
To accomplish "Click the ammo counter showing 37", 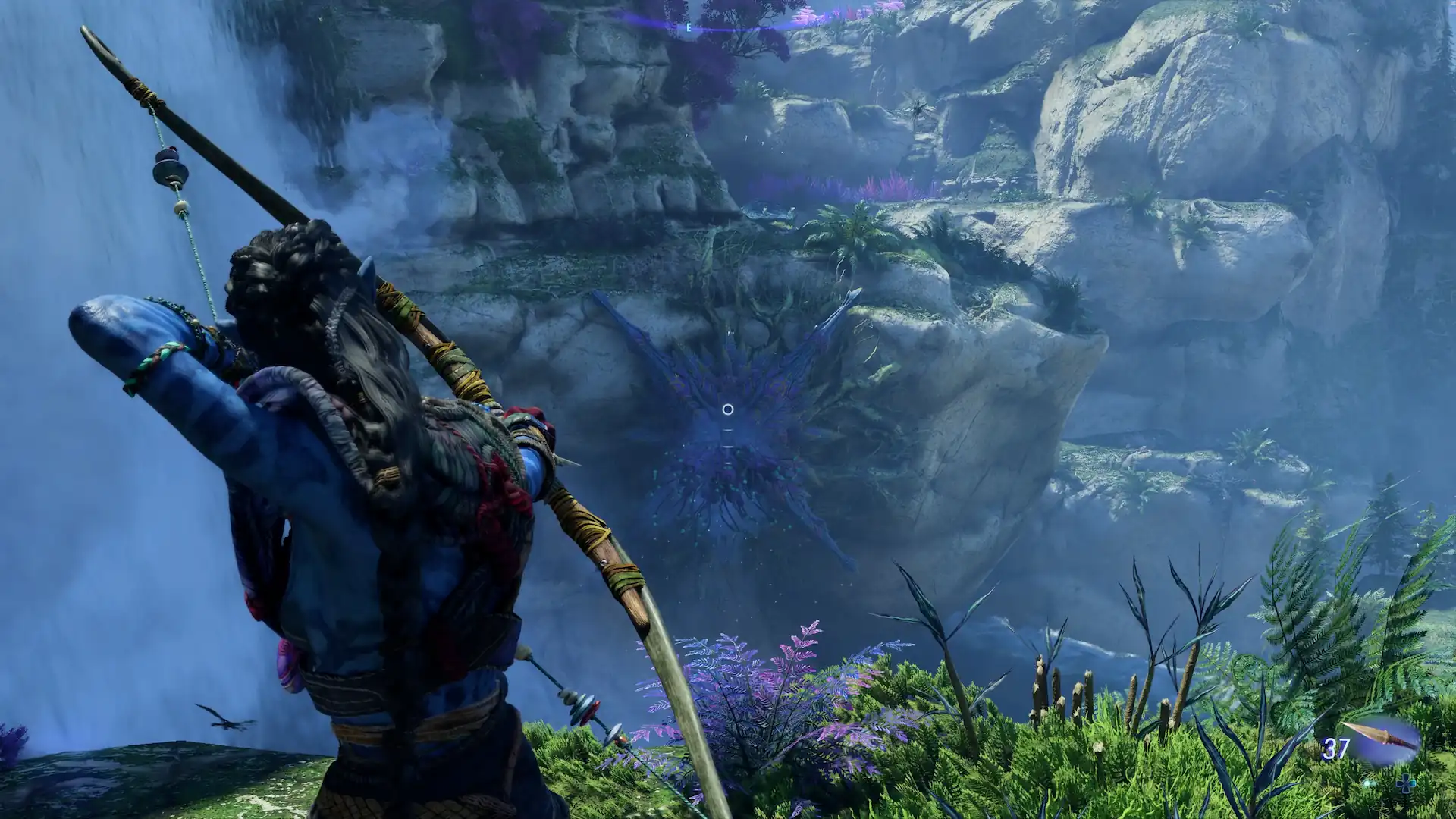I will pos(1335,748).
